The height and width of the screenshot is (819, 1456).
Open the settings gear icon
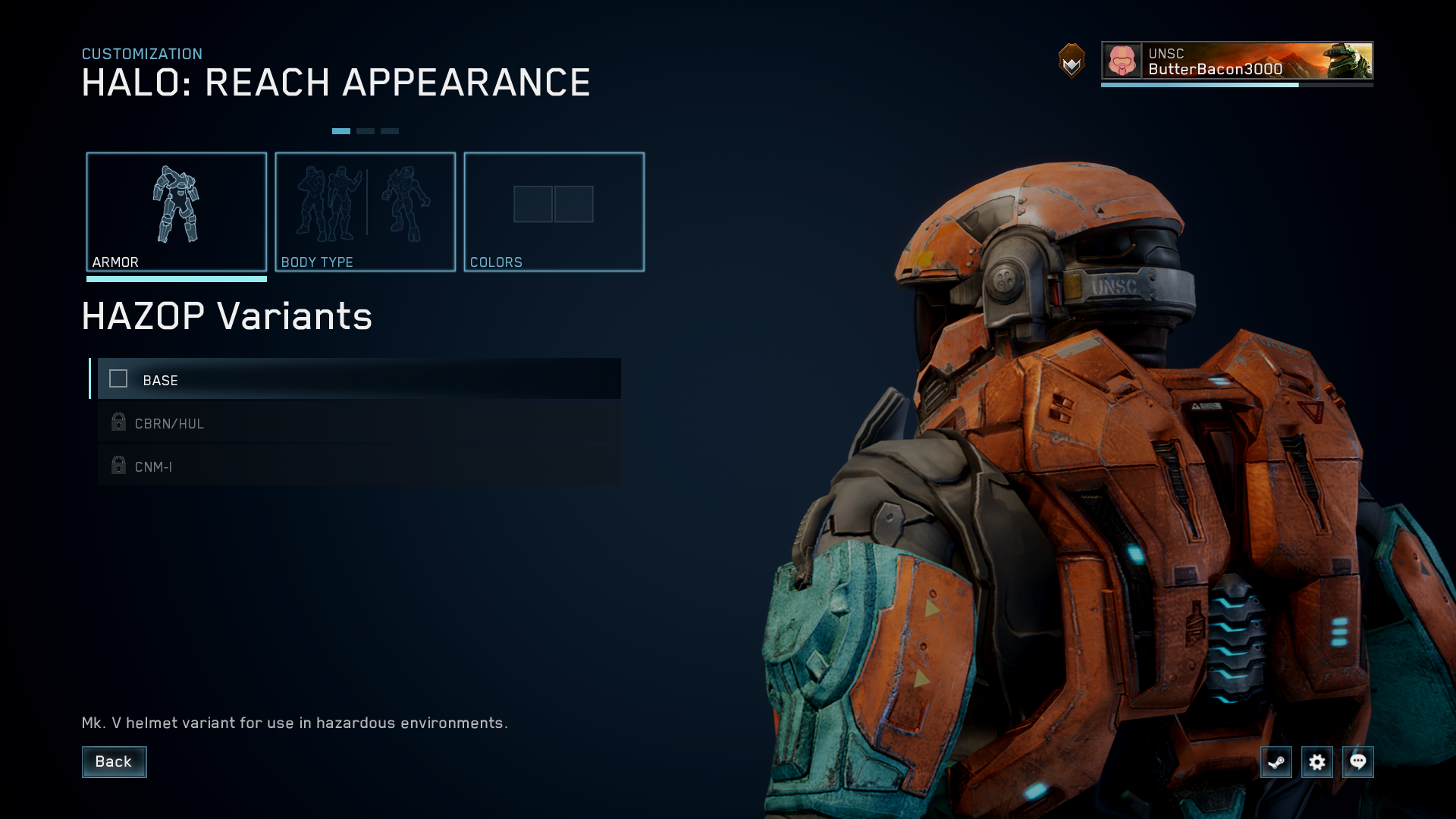[1317, 763]
